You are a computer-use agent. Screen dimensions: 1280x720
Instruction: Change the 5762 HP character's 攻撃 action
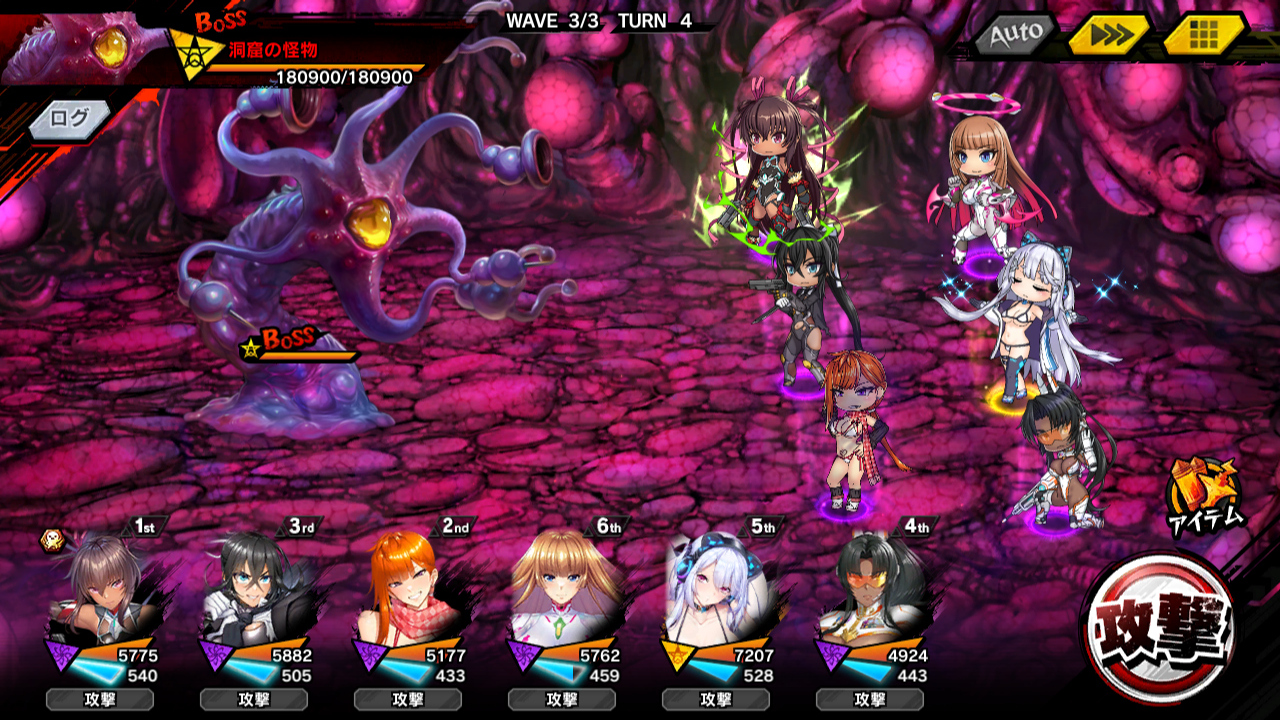[x=562, y=699]
